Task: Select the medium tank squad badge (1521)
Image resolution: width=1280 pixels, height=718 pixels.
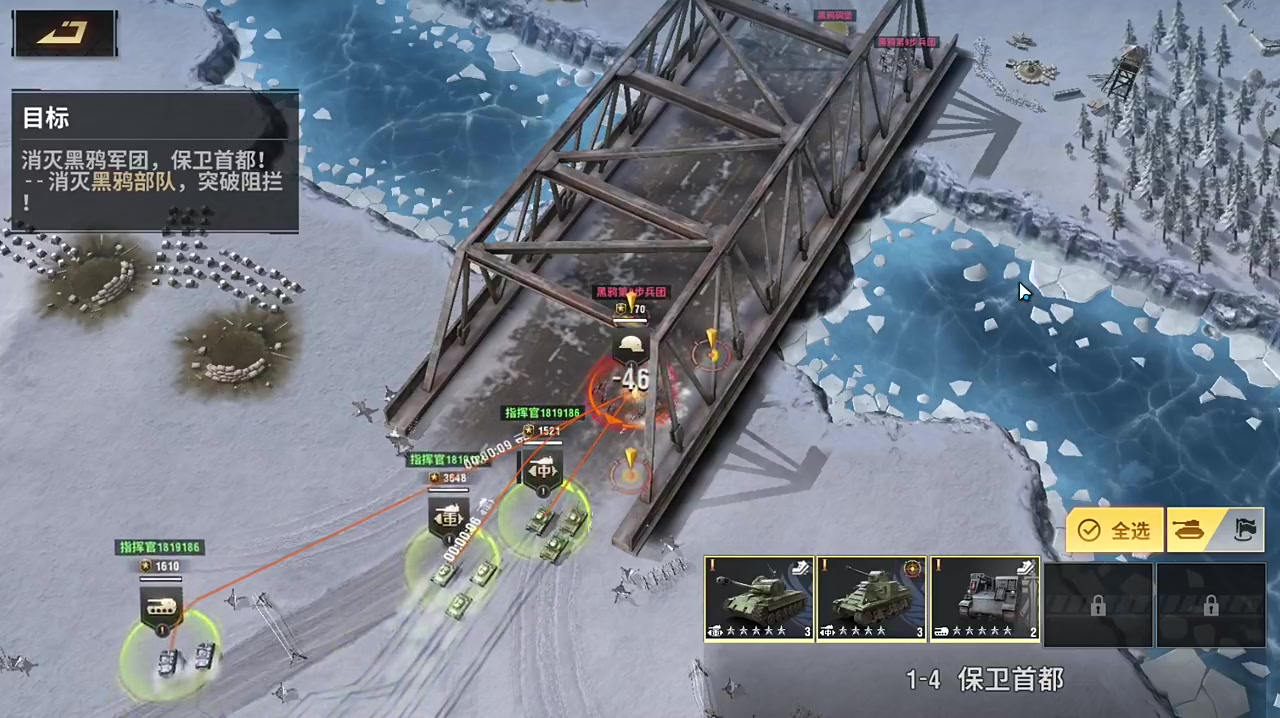Action: click(x=541, y=470)
